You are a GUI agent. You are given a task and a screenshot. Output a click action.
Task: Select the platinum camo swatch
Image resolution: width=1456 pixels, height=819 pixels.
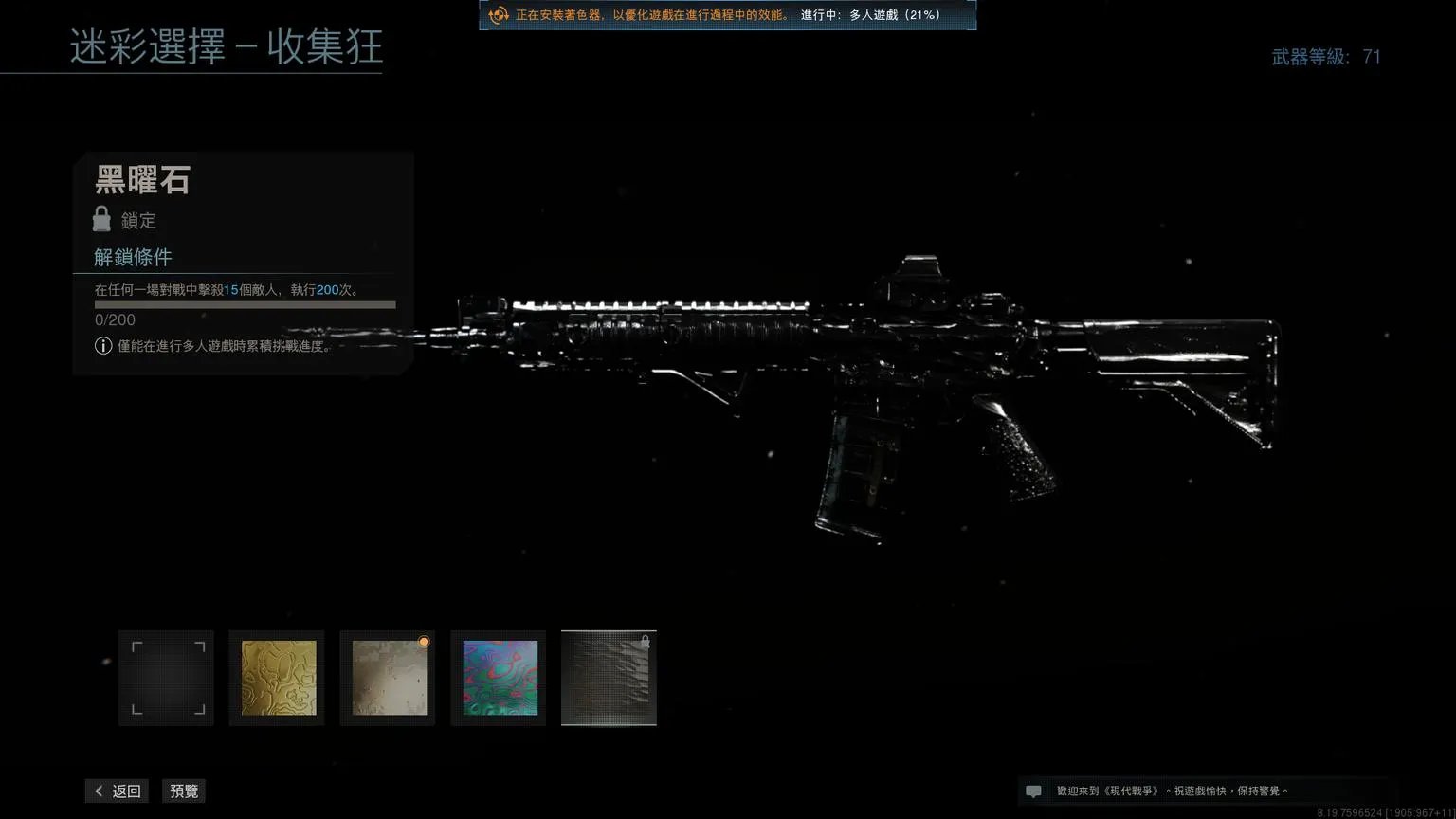click(388, 678)
